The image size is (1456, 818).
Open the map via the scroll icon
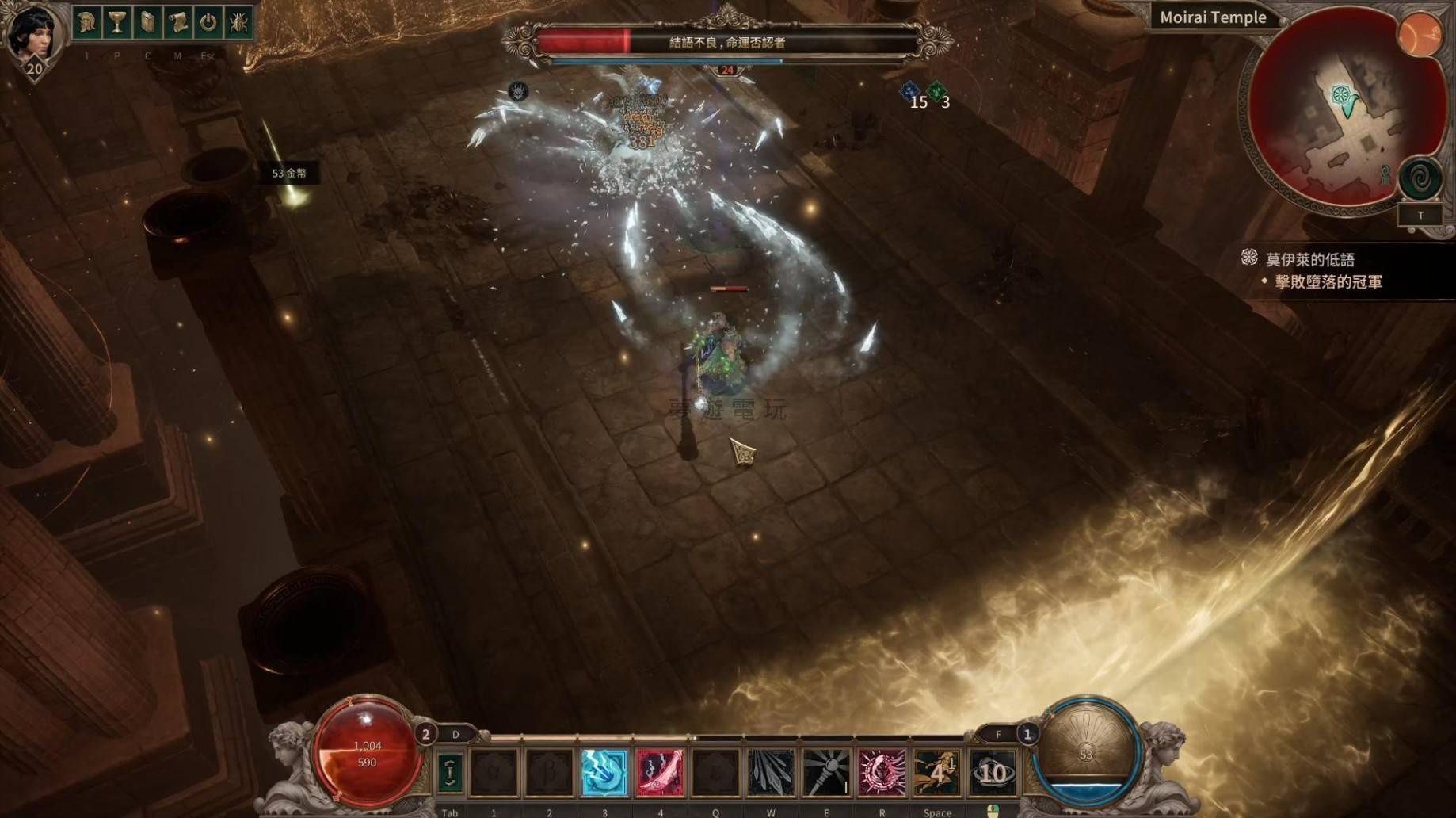177,22
